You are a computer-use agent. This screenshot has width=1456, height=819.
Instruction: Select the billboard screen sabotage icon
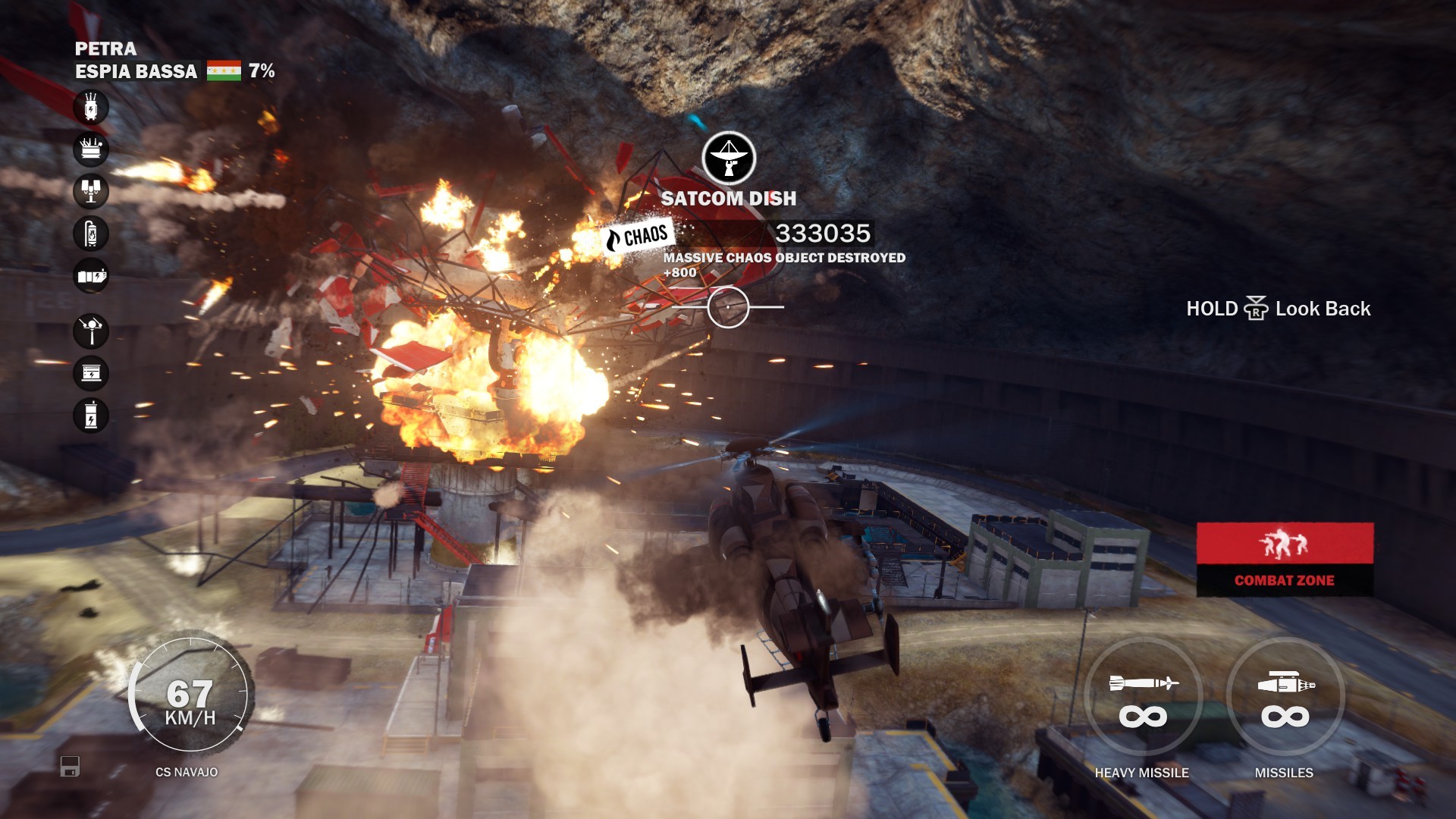pos(91,373)
